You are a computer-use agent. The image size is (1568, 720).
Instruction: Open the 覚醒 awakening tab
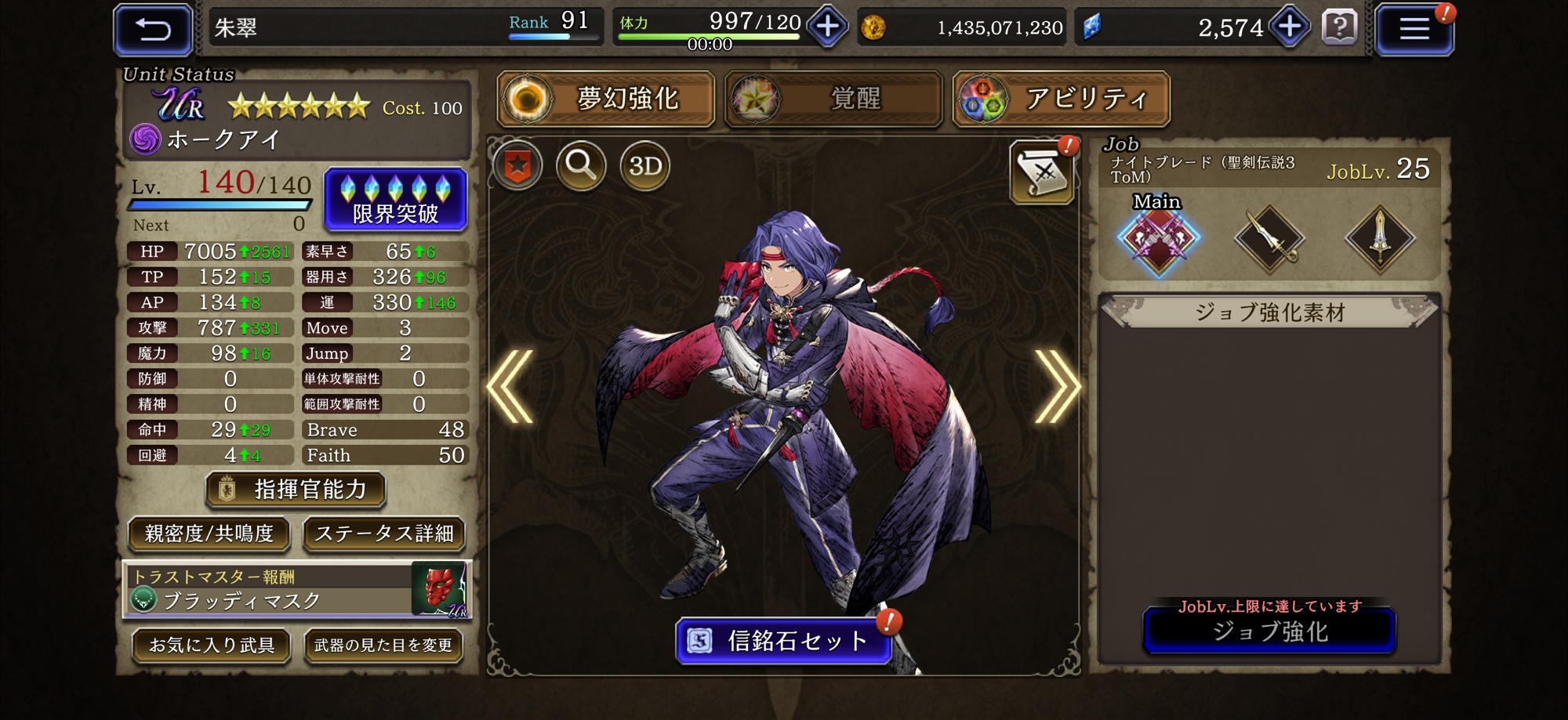point(833,99)
